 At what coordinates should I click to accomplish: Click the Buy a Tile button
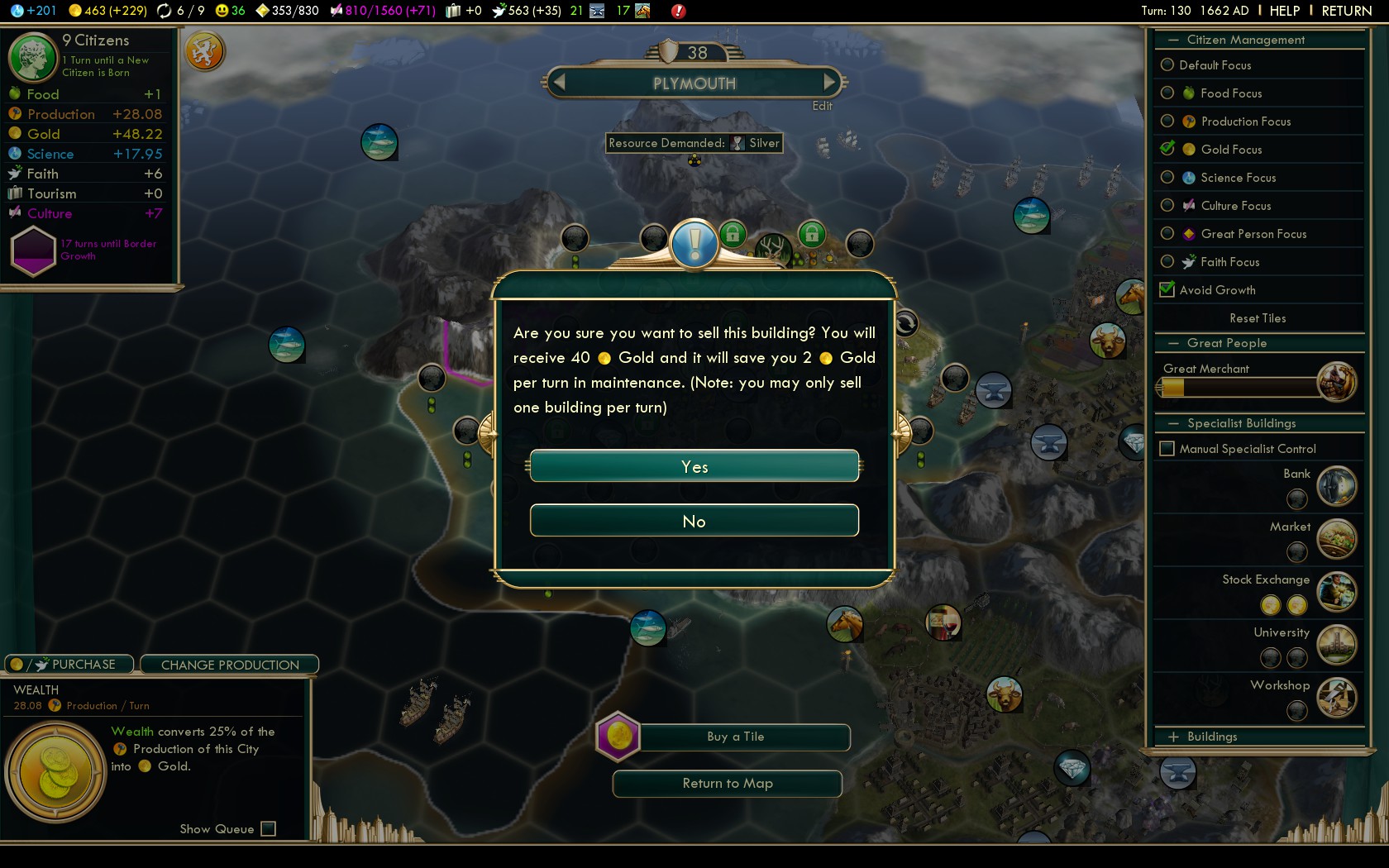point(735,737)
